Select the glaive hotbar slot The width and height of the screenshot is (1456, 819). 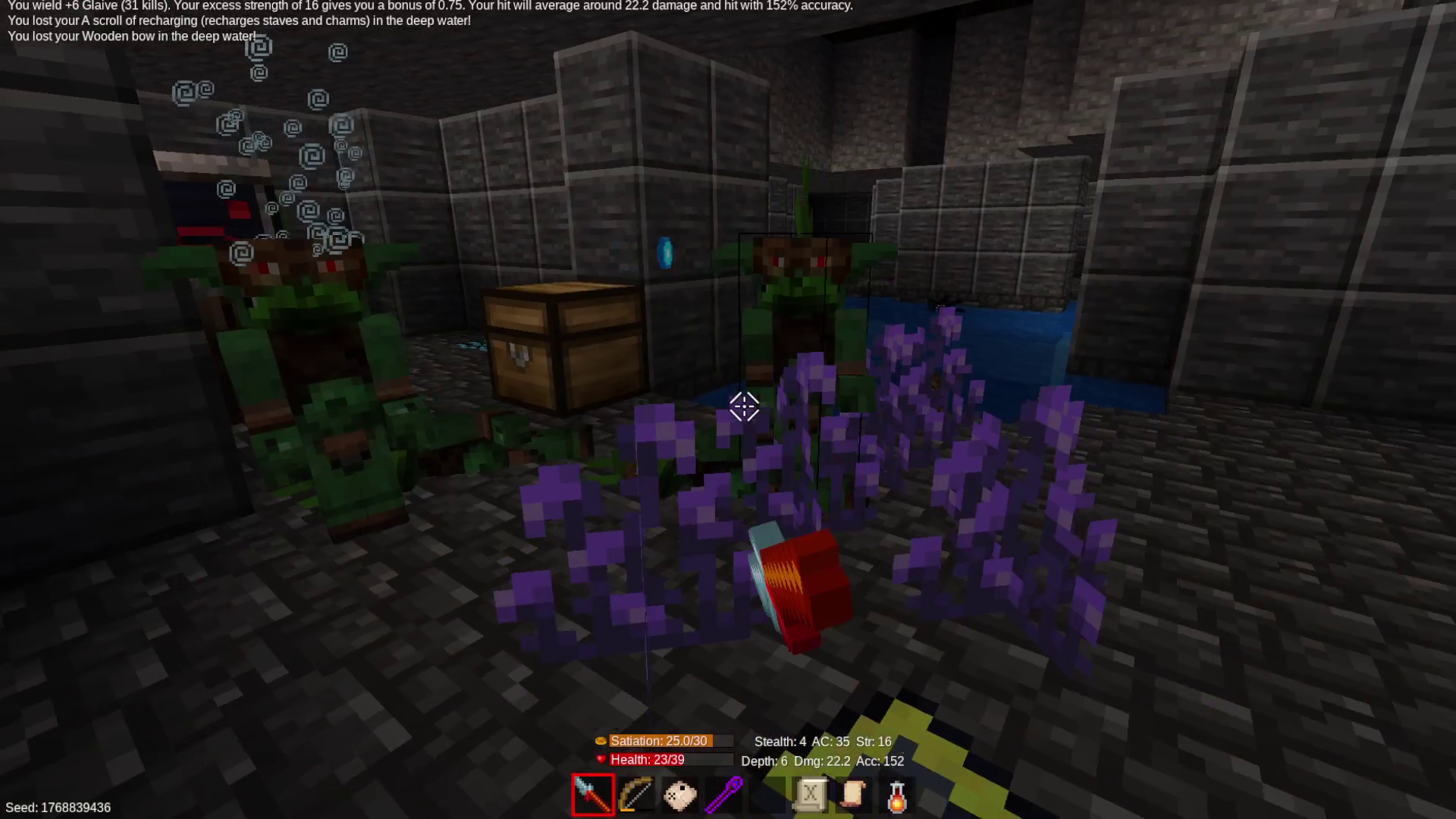pyautogui.click(x=593, y=795)
